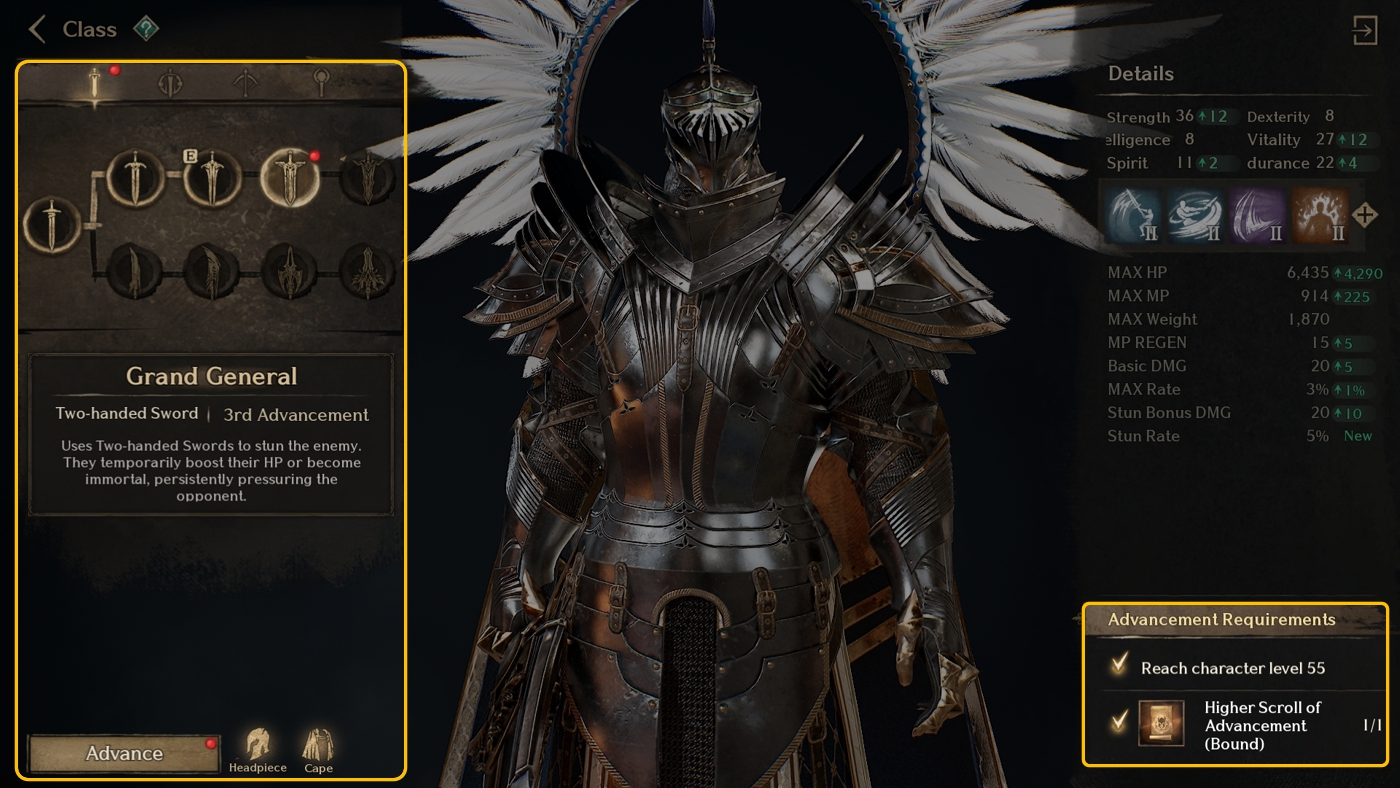Switch to the sword and shield class tab
The width and height of the screenshot is (1400, 788).
(171, 83)
